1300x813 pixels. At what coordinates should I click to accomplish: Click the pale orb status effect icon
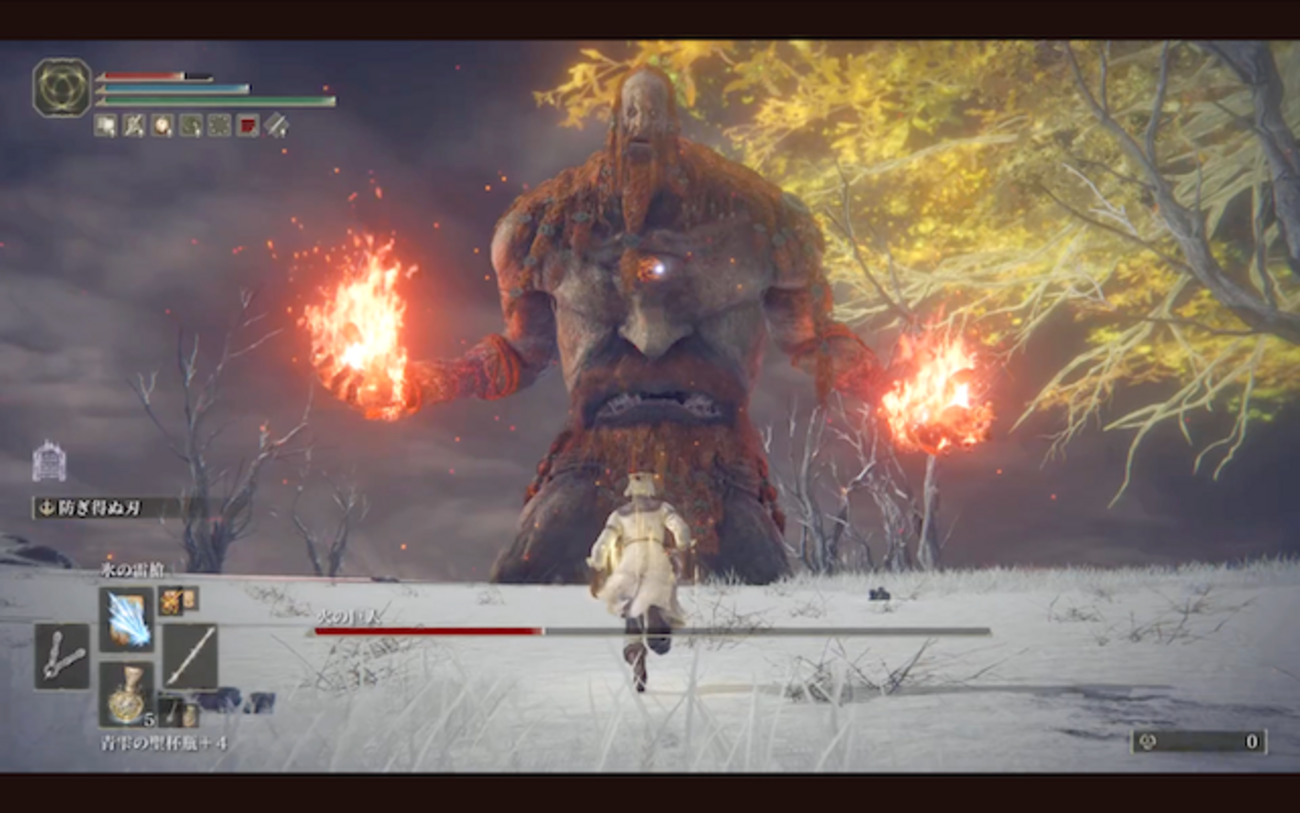(162, 125)
